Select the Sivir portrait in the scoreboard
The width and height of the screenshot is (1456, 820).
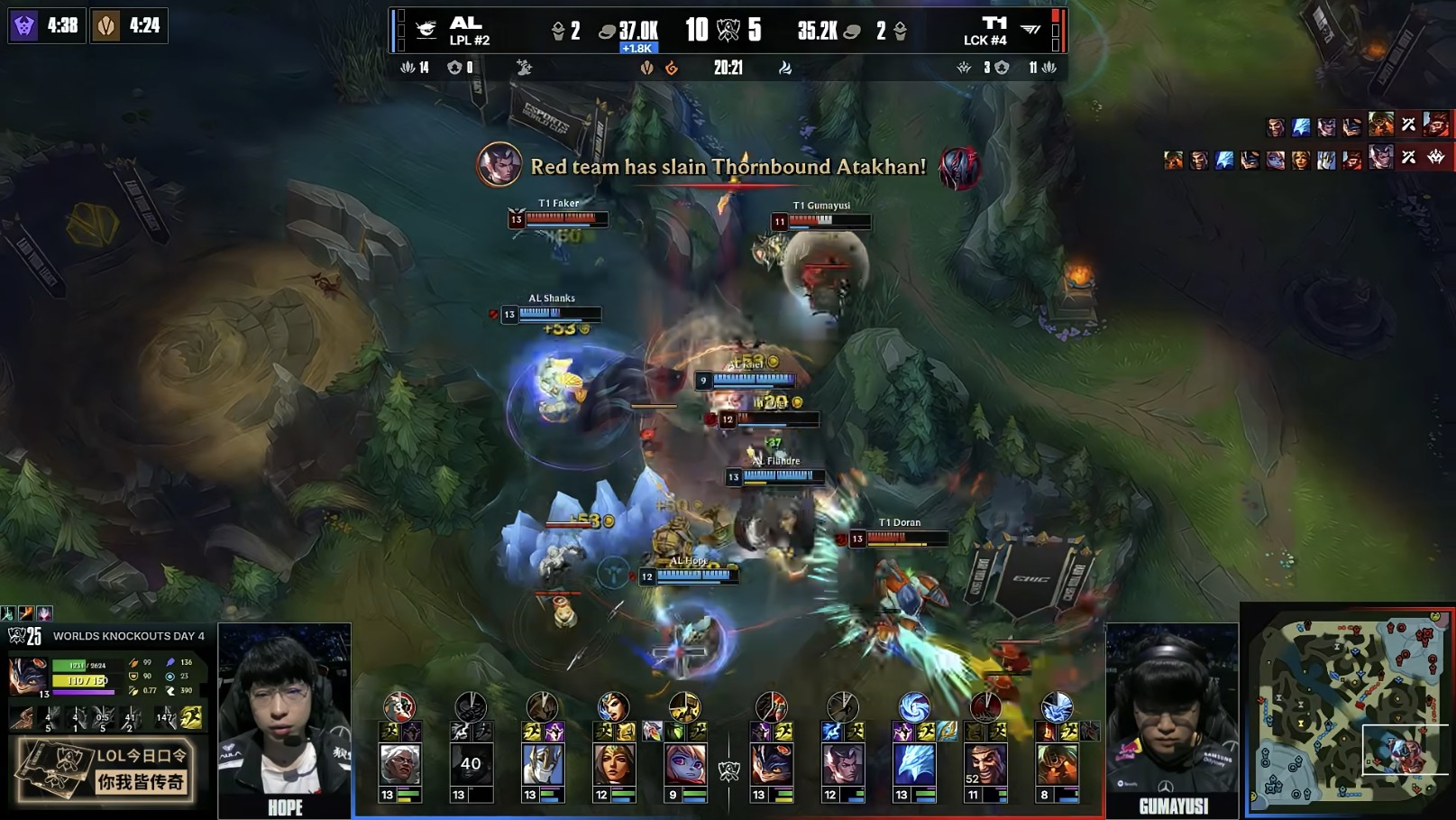(614, 764)
